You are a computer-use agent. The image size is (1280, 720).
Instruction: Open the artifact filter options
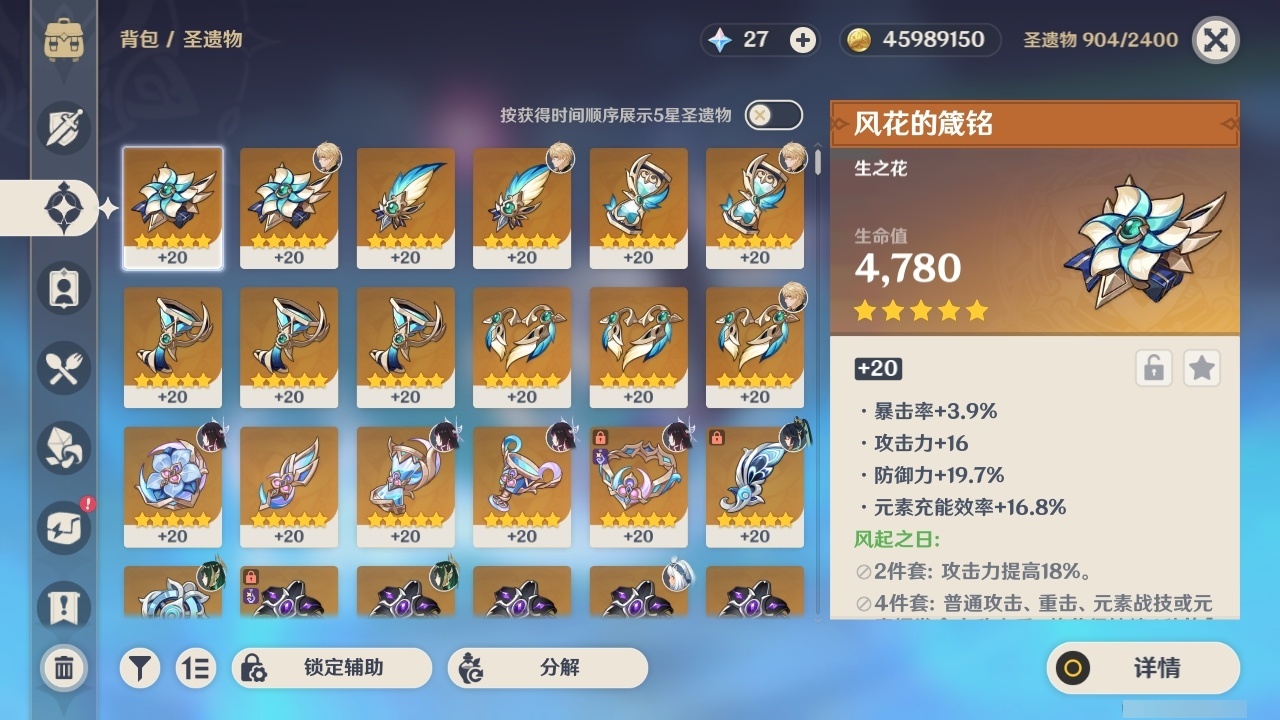click(140, 668)
